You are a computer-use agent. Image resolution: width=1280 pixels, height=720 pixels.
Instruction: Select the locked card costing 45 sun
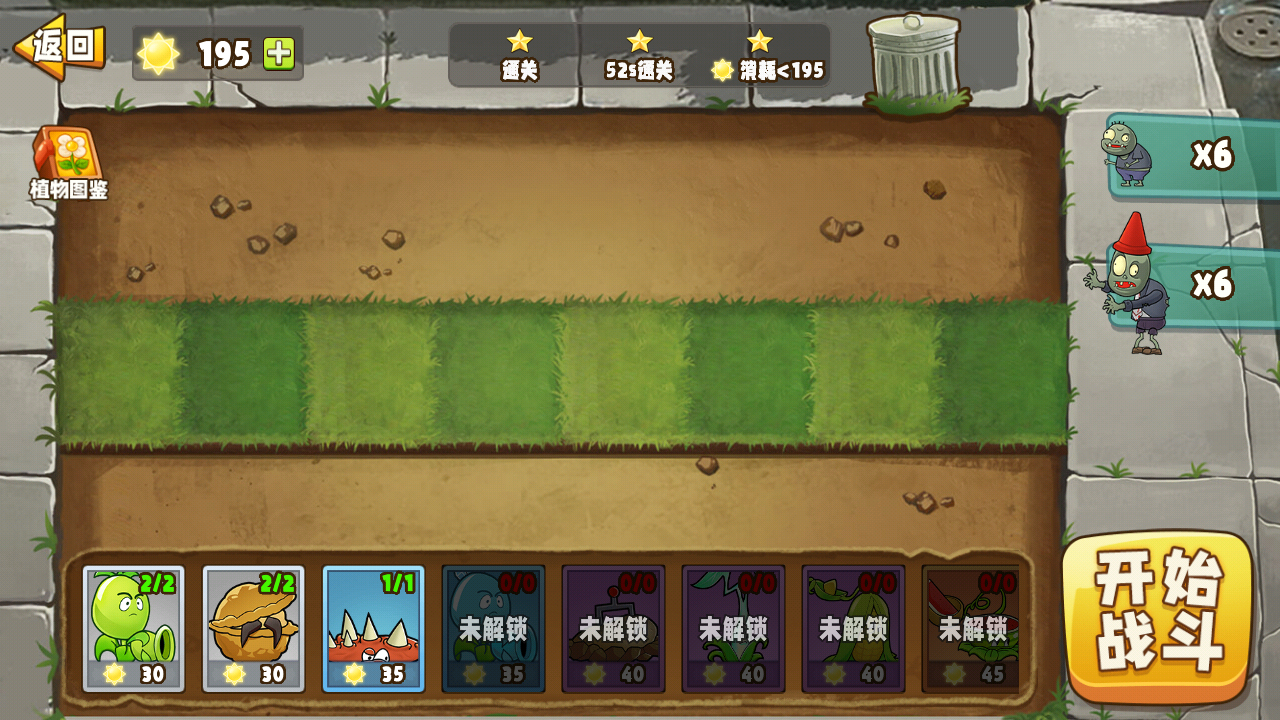point(972,629)
